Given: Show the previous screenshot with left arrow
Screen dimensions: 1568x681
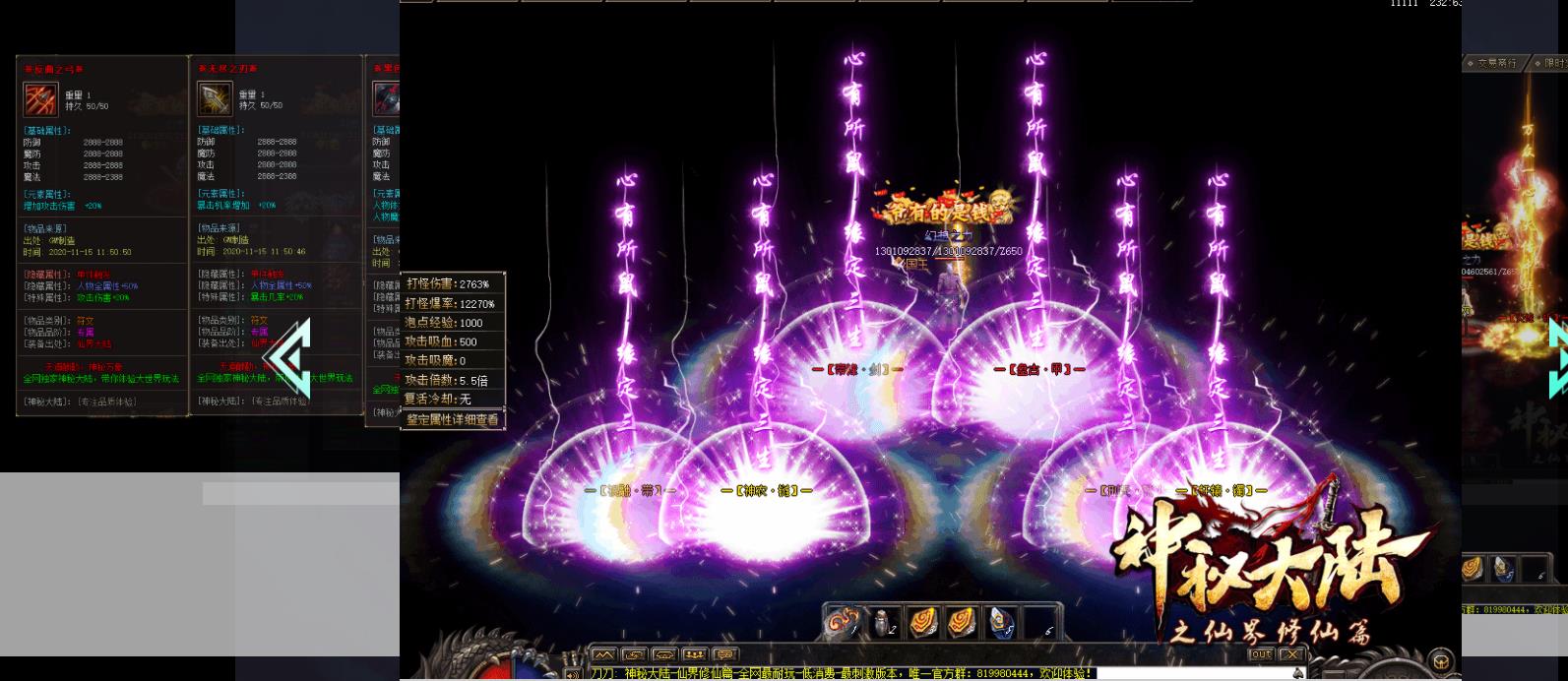Looking at the screenshot, I should (x=289, y=359).
